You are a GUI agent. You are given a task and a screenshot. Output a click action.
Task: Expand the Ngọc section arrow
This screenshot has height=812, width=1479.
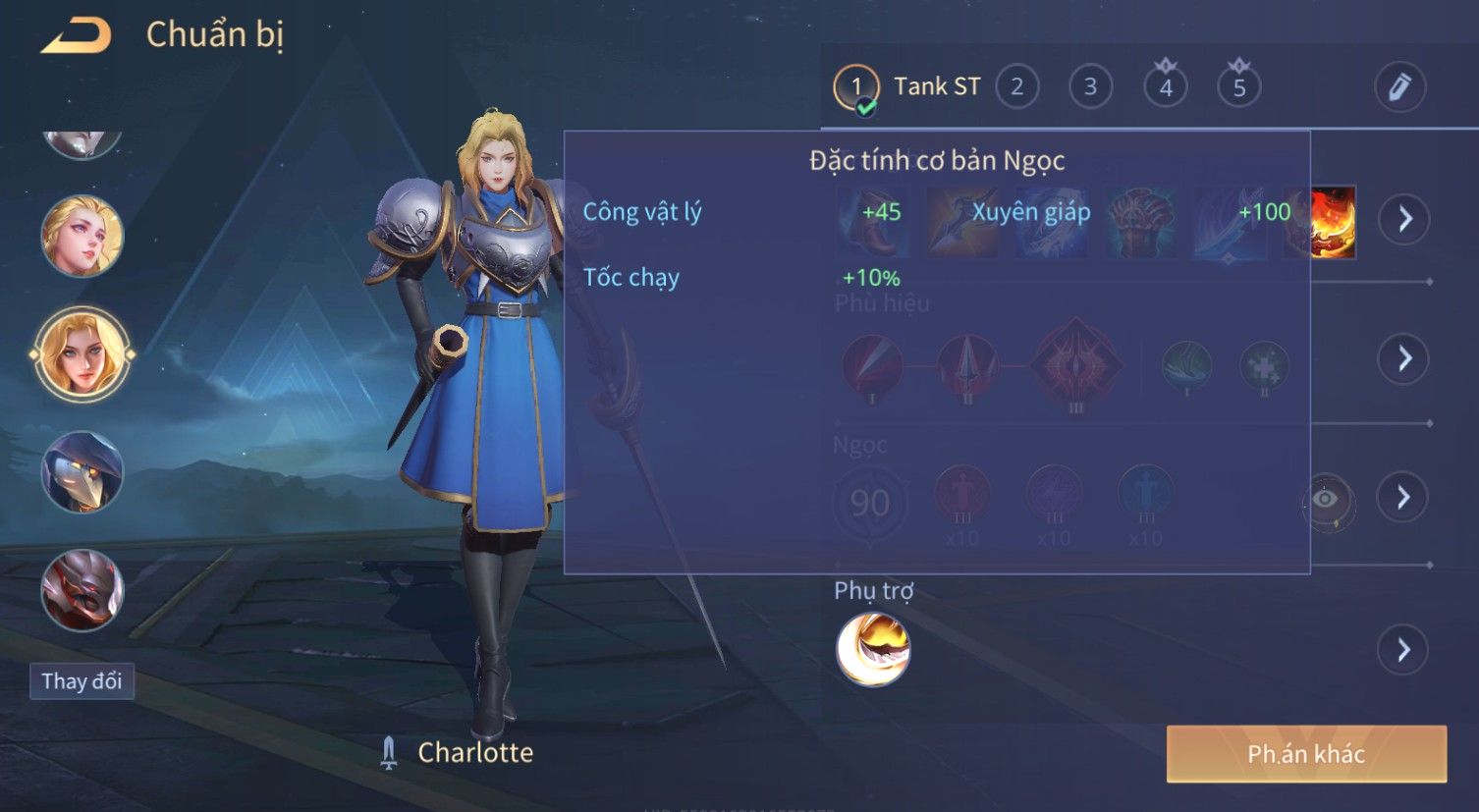1404,497
